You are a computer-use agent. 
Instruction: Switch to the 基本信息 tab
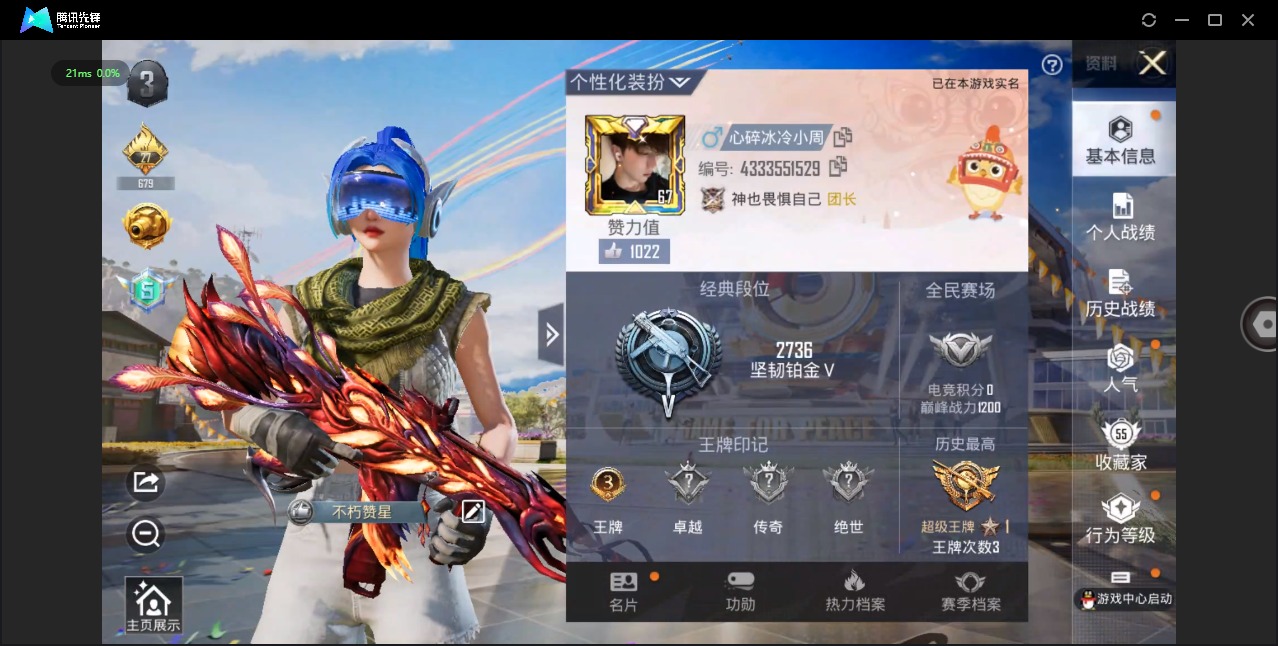pos(1120,141)
